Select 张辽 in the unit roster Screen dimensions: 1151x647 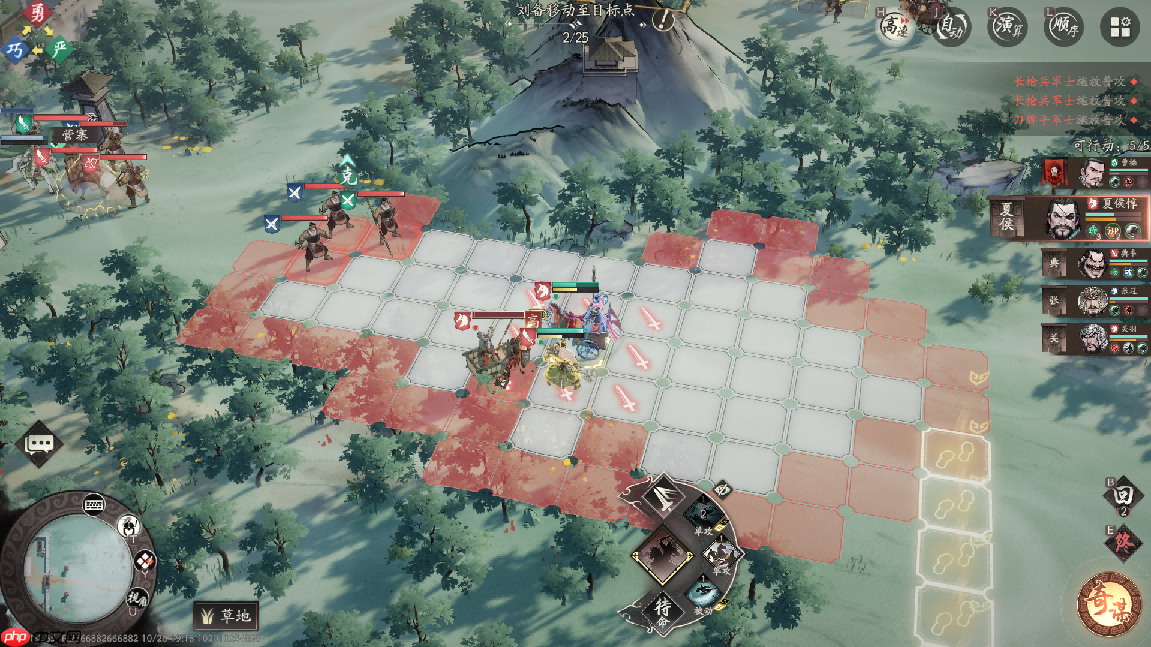pos(1094,301)
